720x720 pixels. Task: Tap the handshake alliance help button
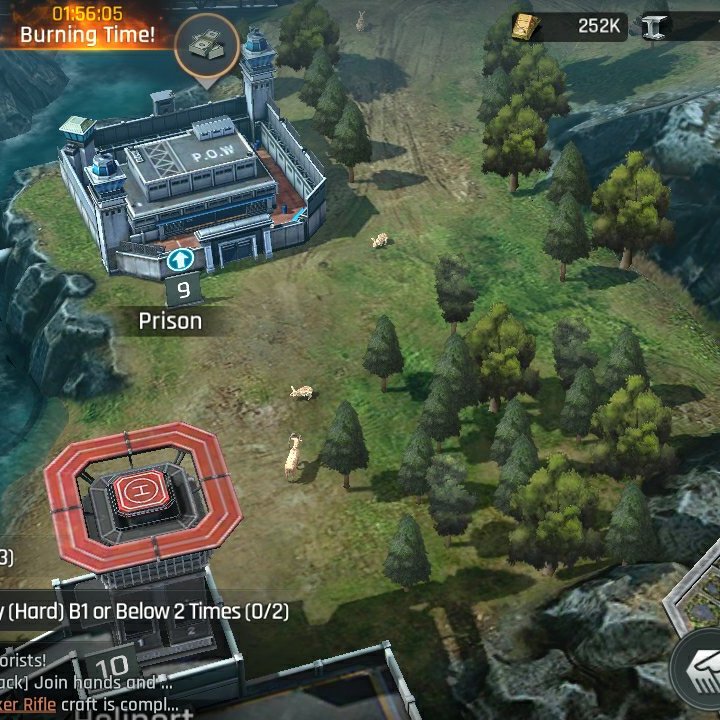point(699,664)
